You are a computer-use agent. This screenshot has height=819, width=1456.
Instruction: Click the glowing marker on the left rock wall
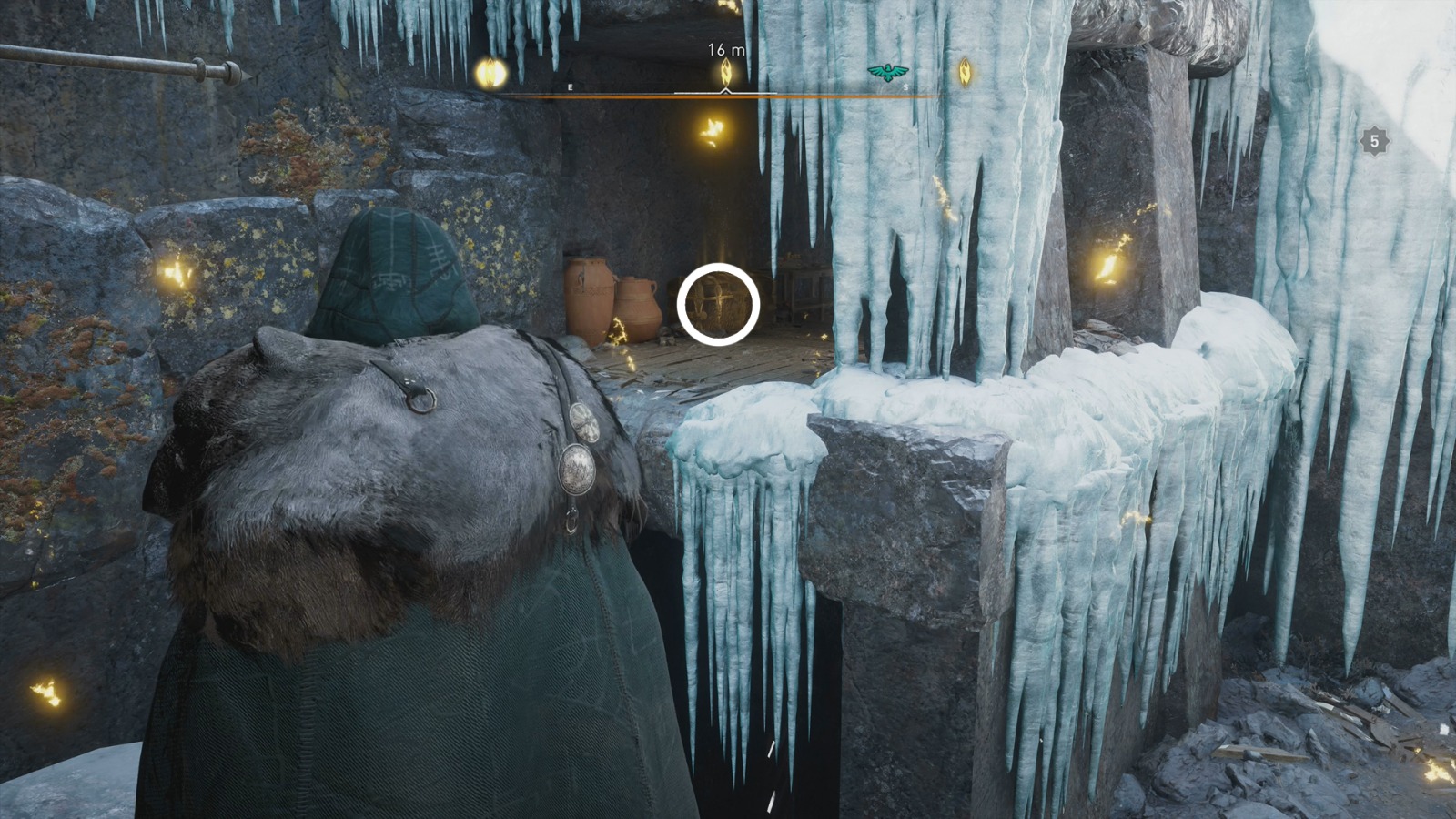(x=173, y=271)
